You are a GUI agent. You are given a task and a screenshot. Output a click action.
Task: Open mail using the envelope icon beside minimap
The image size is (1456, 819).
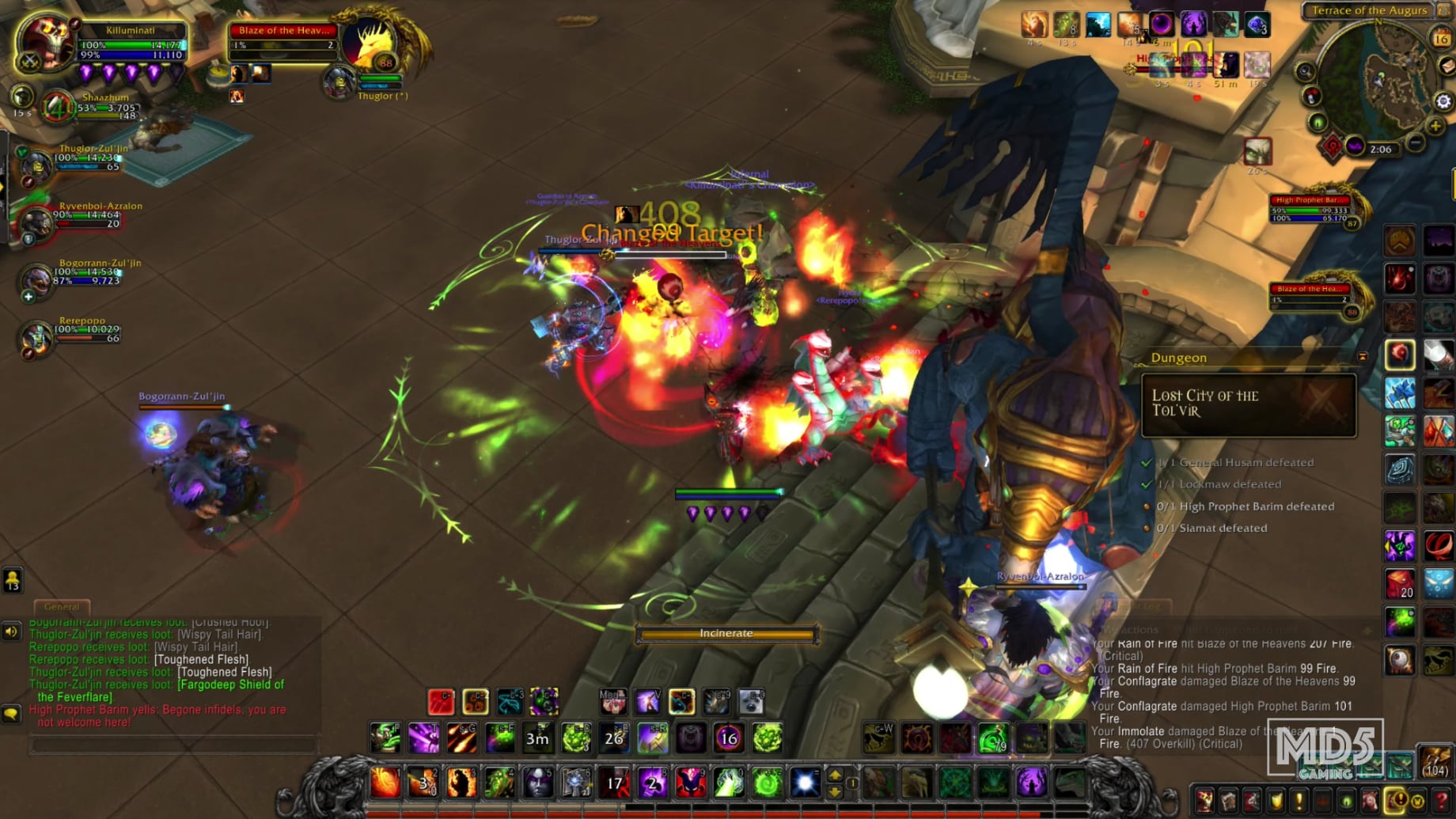click(x=1448, y=66)
